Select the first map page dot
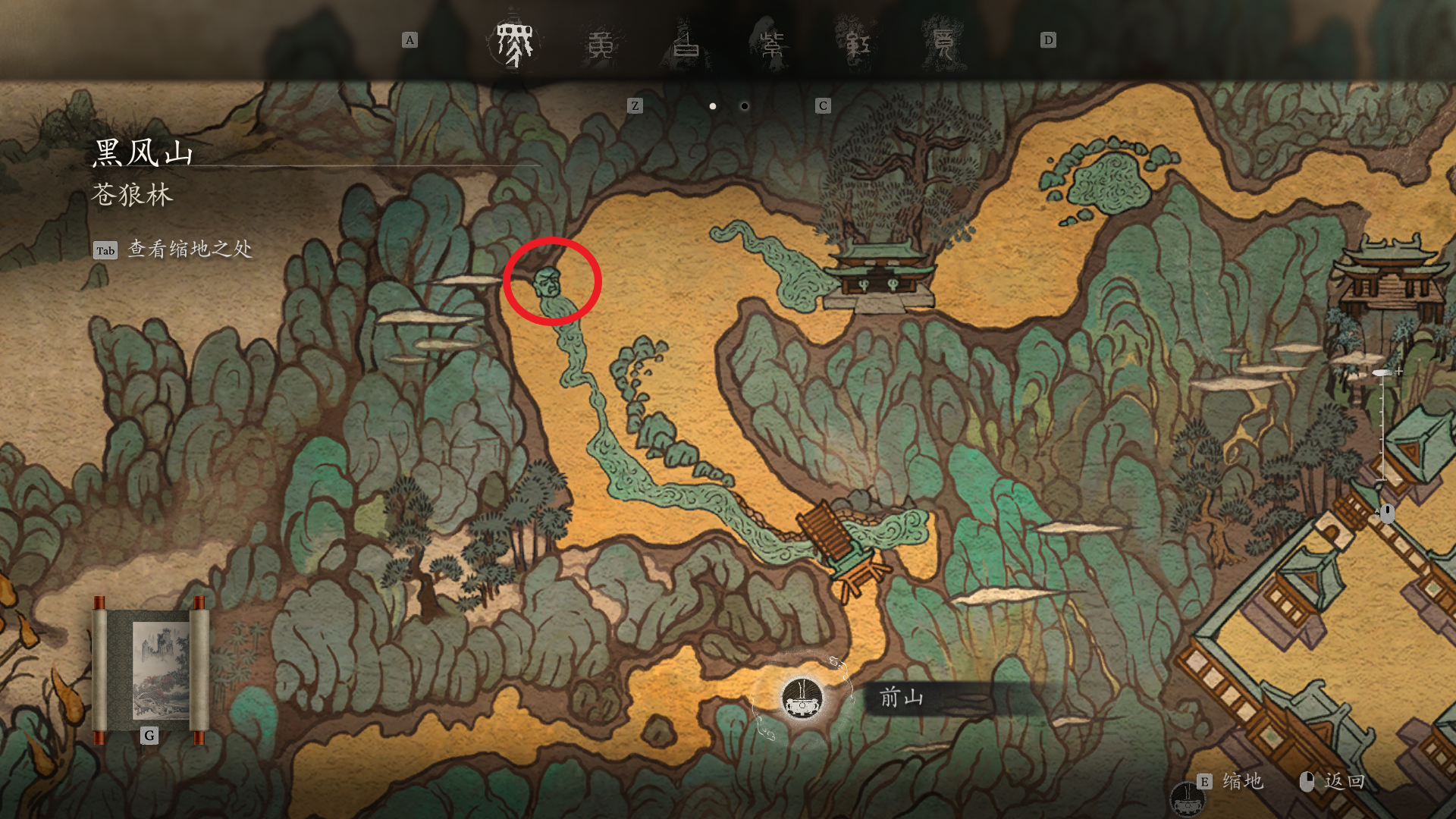The image size is (1456, 819). coord(713,106)
